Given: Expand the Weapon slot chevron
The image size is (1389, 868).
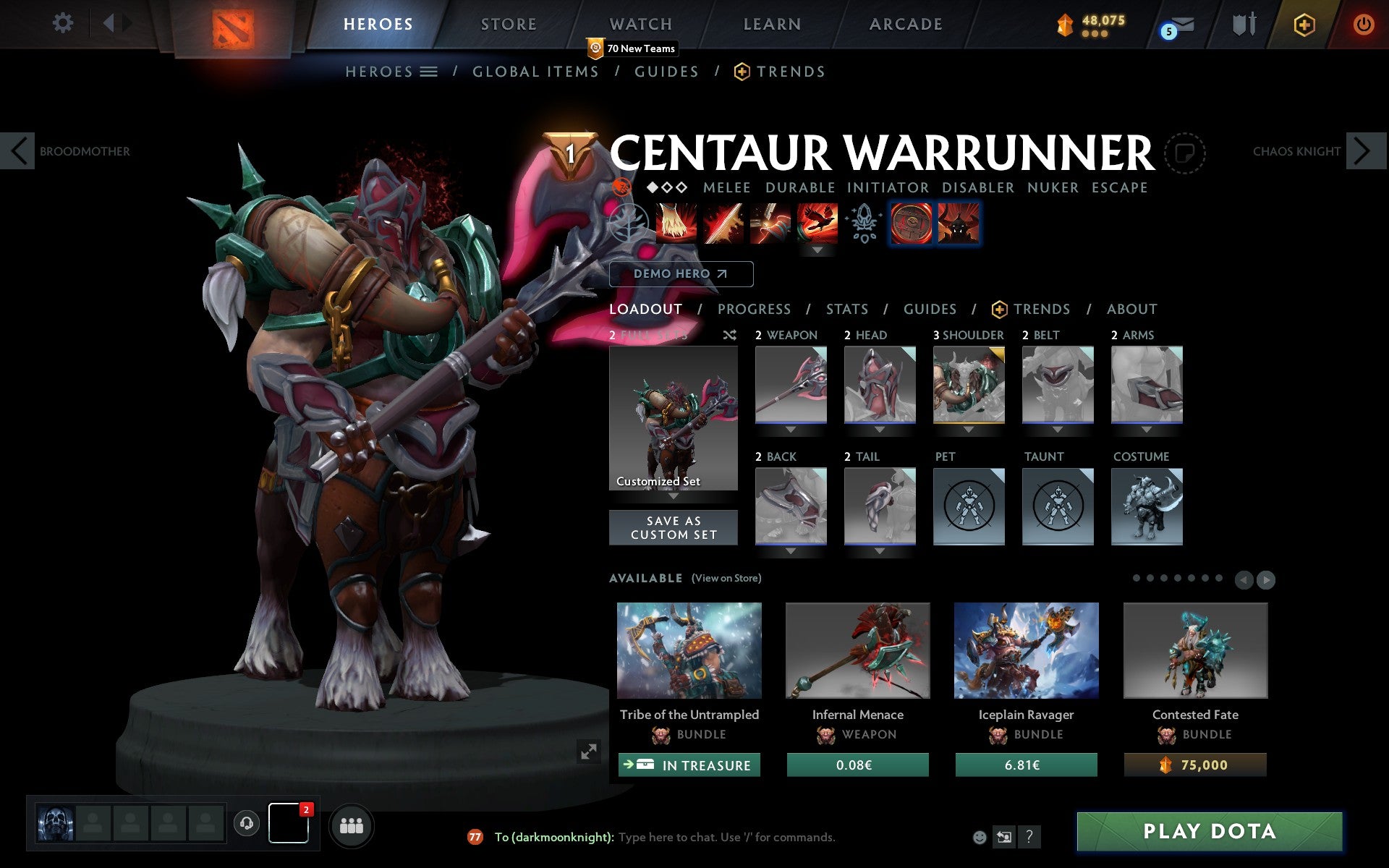Looking at the screenshot, I should pyautogui.click(x=791, y=429).
